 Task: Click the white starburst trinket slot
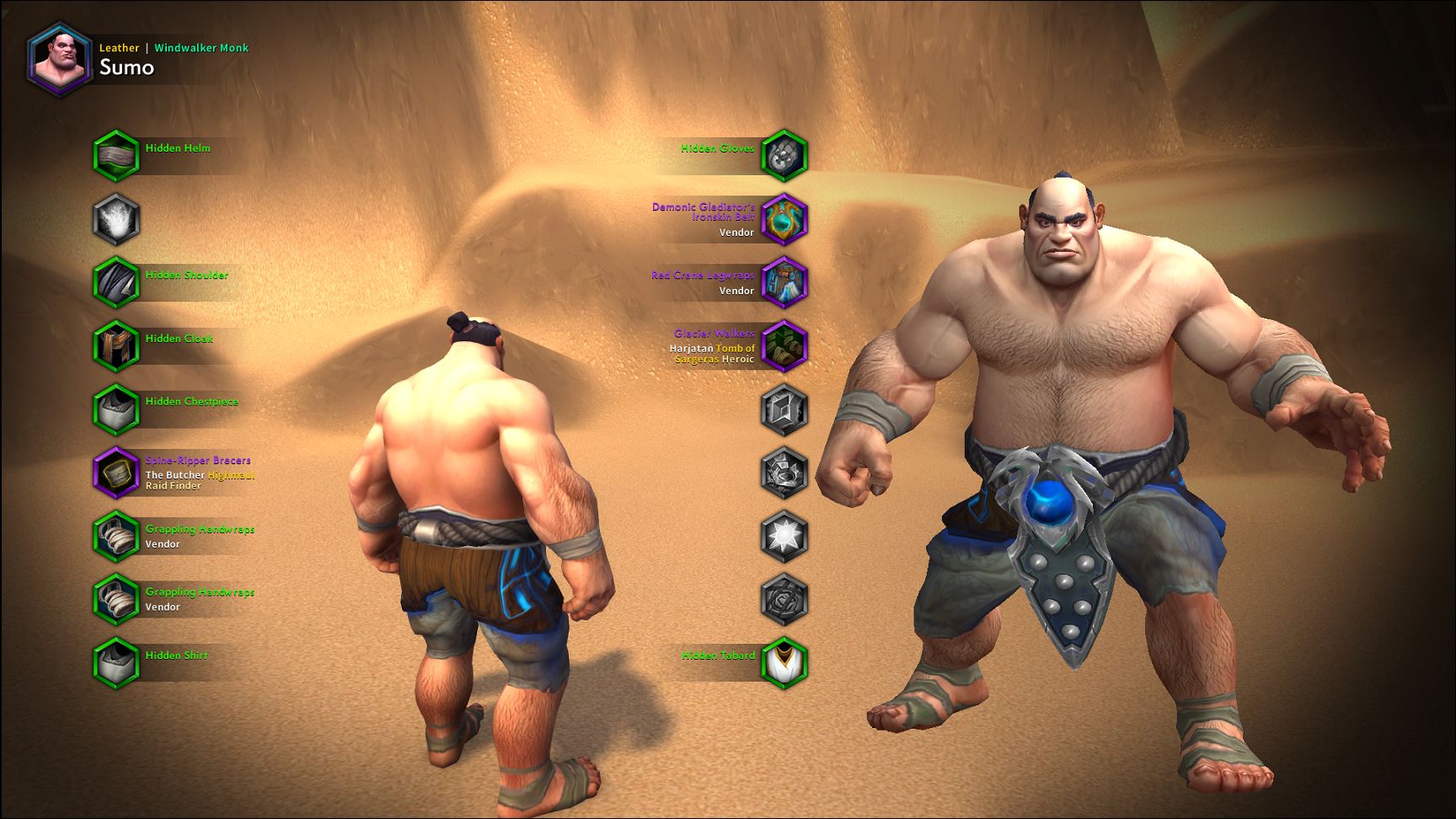(784, 538)
